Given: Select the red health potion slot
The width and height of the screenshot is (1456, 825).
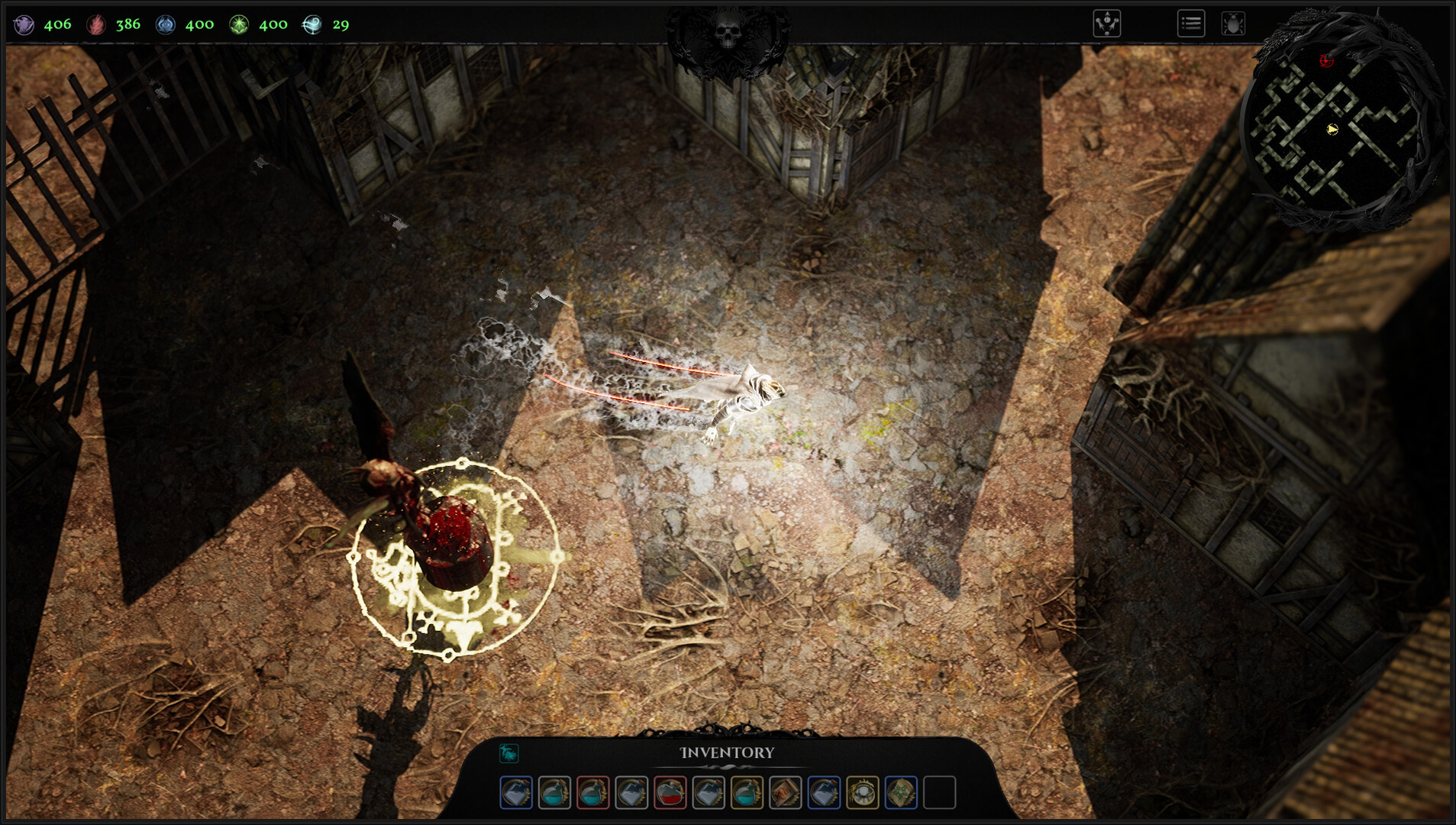Looking at the screenshot, I should tap(670, 792).
